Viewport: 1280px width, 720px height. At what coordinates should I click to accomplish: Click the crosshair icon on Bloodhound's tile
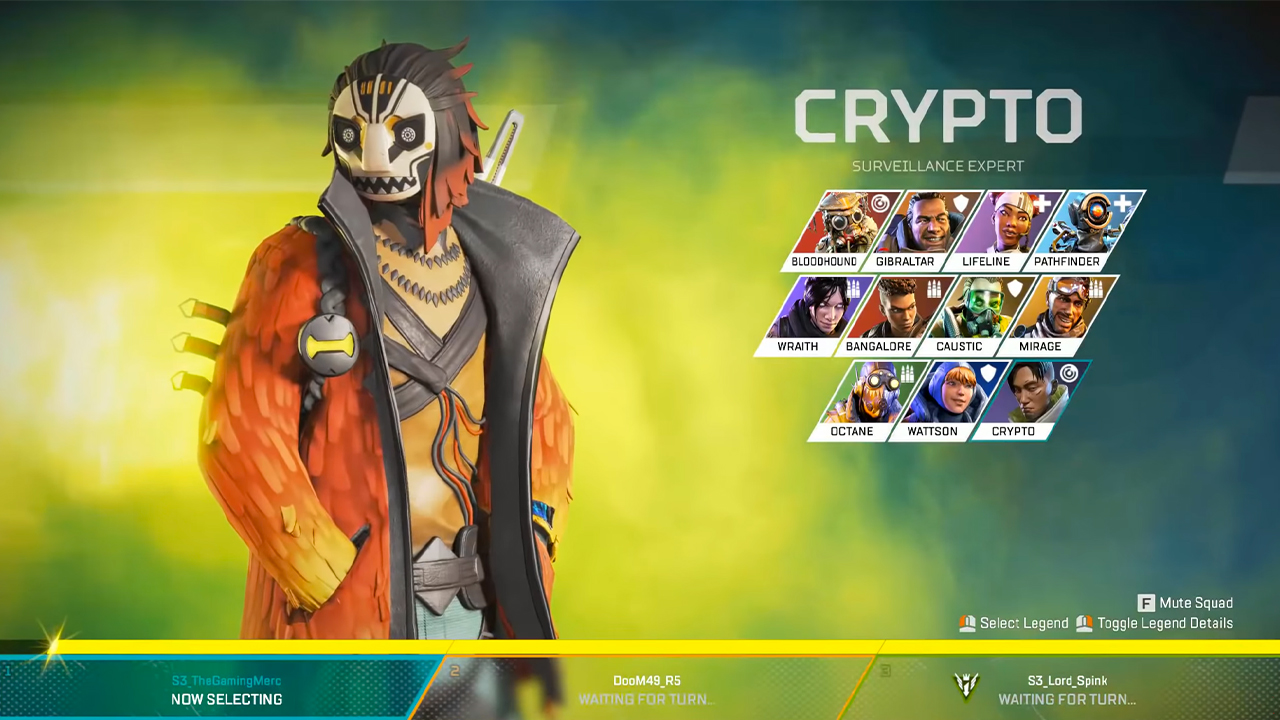point(880,202)
